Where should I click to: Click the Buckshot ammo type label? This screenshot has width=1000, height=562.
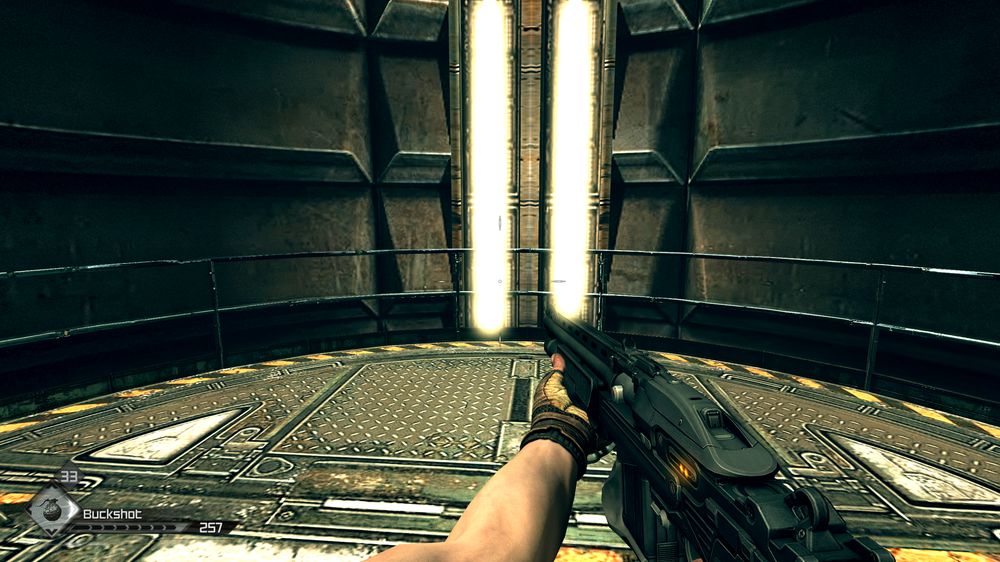112,514
